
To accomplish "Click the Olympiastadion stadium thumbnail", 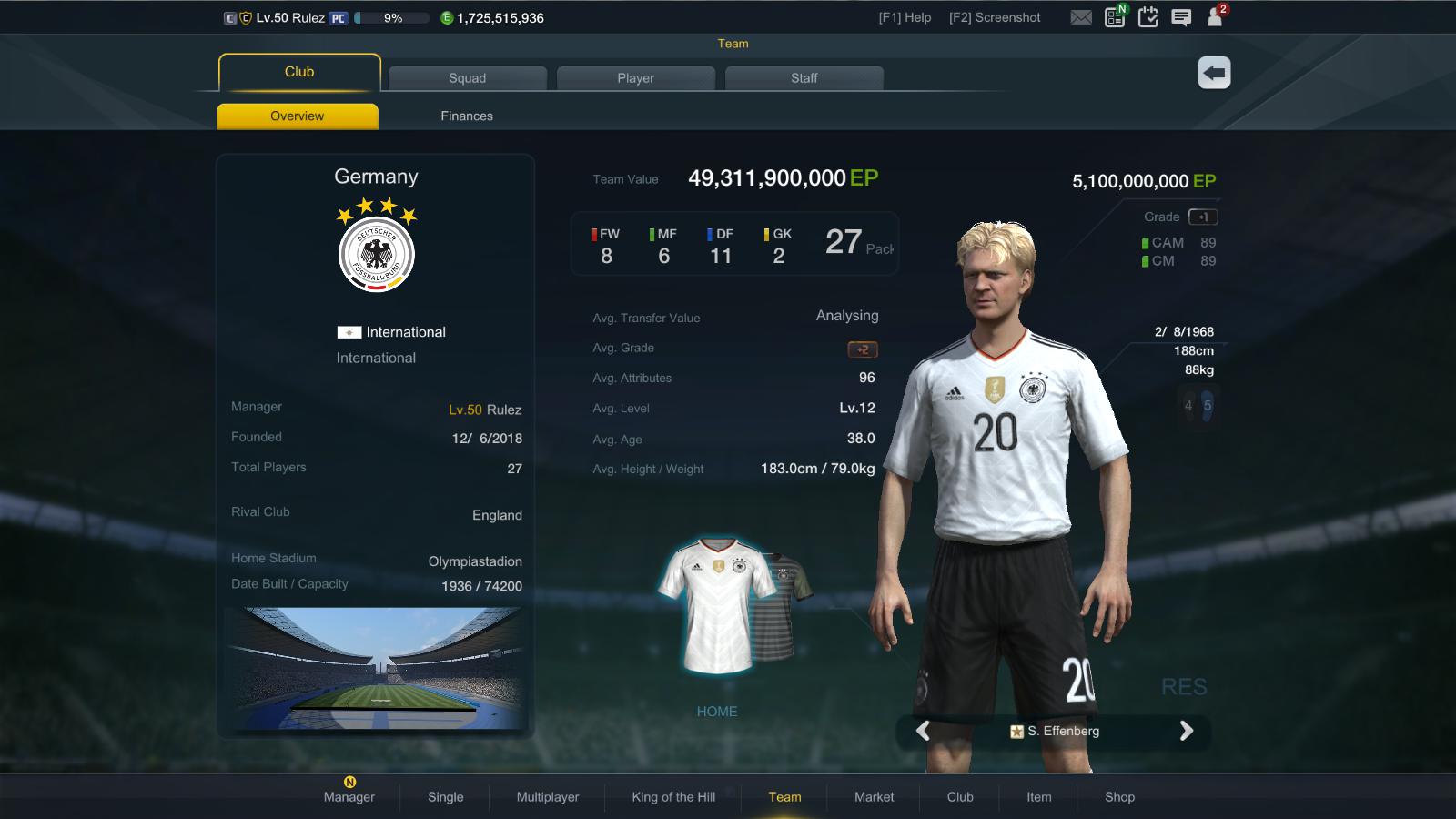I will (376, 669).
